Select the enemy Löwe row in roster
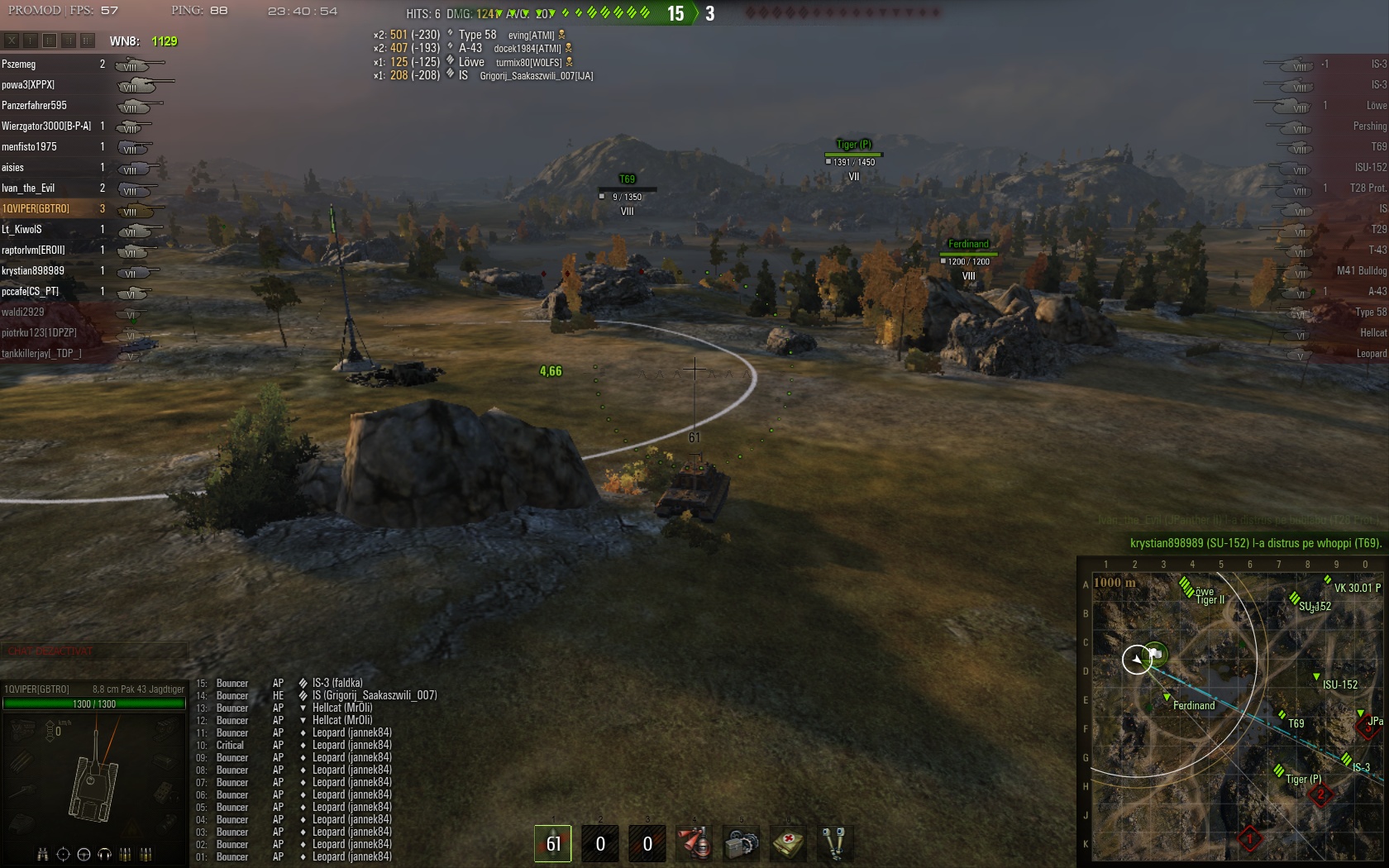Viewport: 1389px width, 868px height. pos(1376,106)
